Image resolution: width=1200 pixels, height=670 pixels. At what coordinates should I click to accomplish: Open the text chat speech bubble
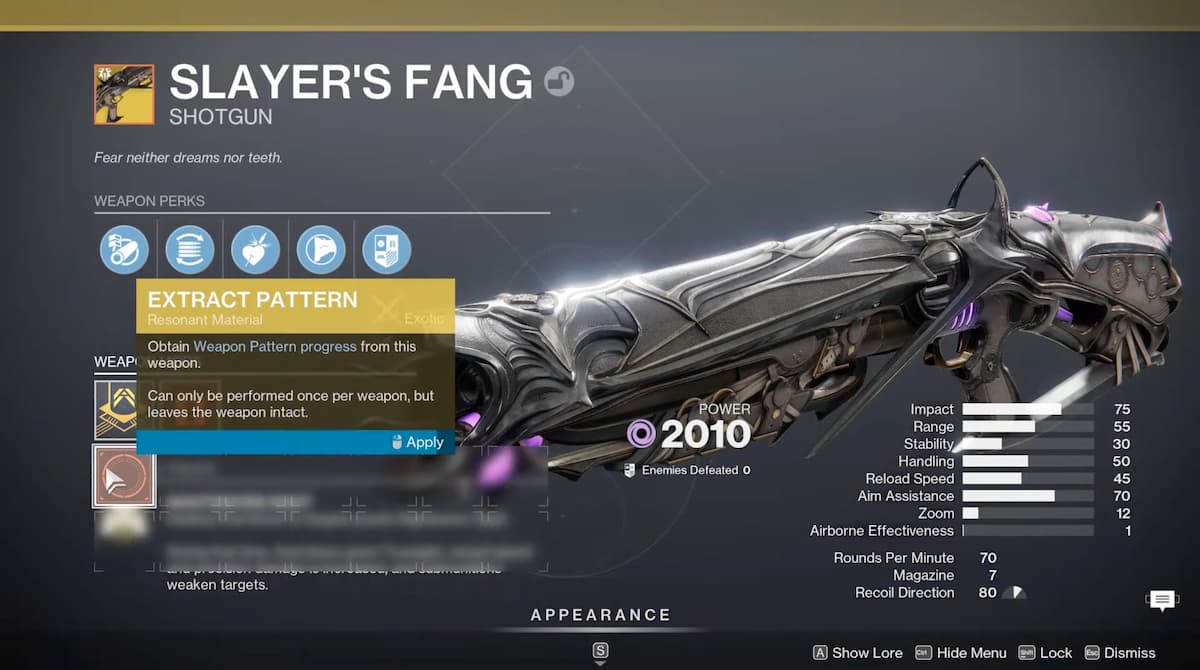point(1161,601)
